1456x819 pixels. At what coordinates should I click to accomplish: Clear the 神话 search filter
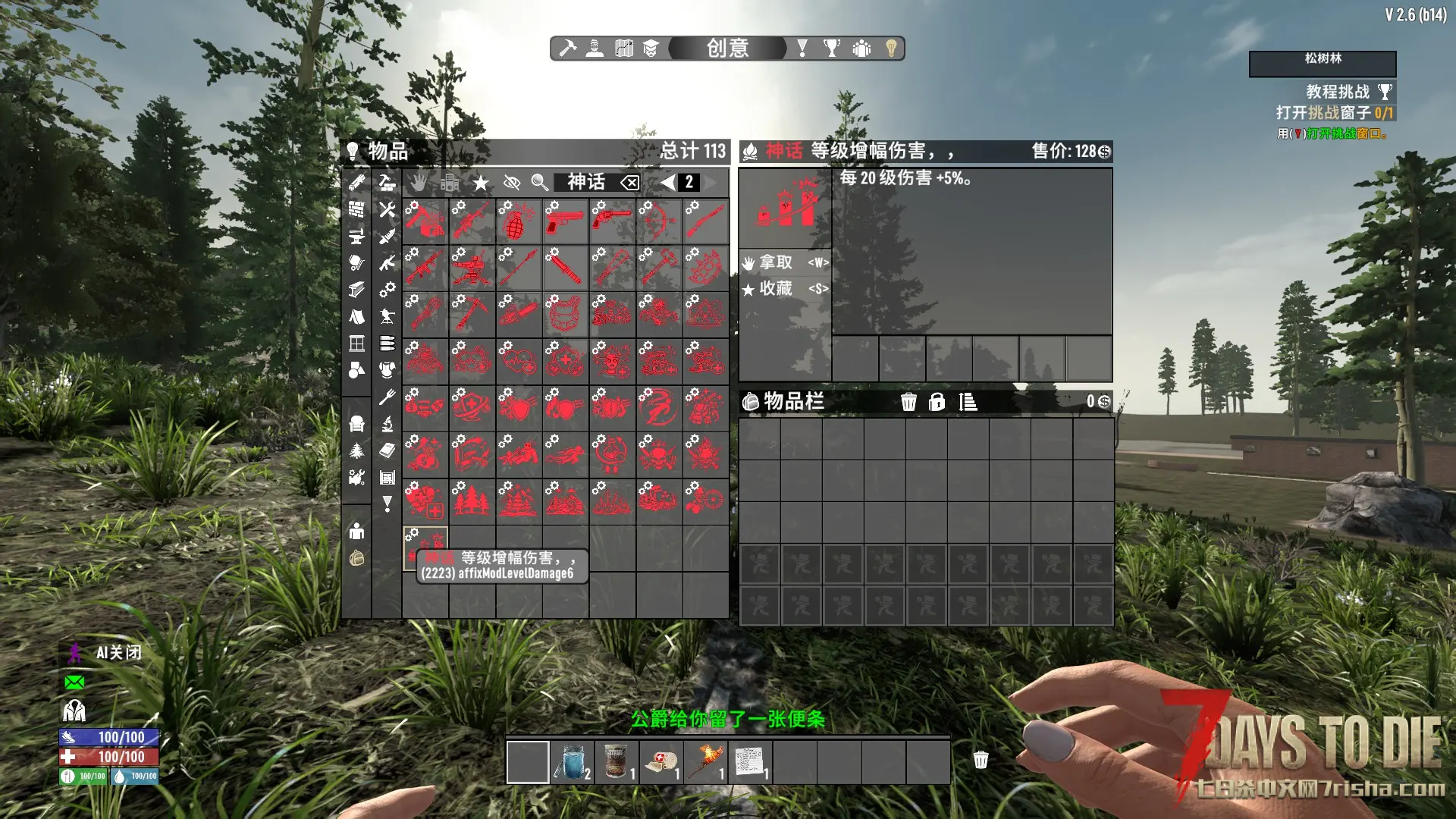pyautogui.click(x=629, y=183)
